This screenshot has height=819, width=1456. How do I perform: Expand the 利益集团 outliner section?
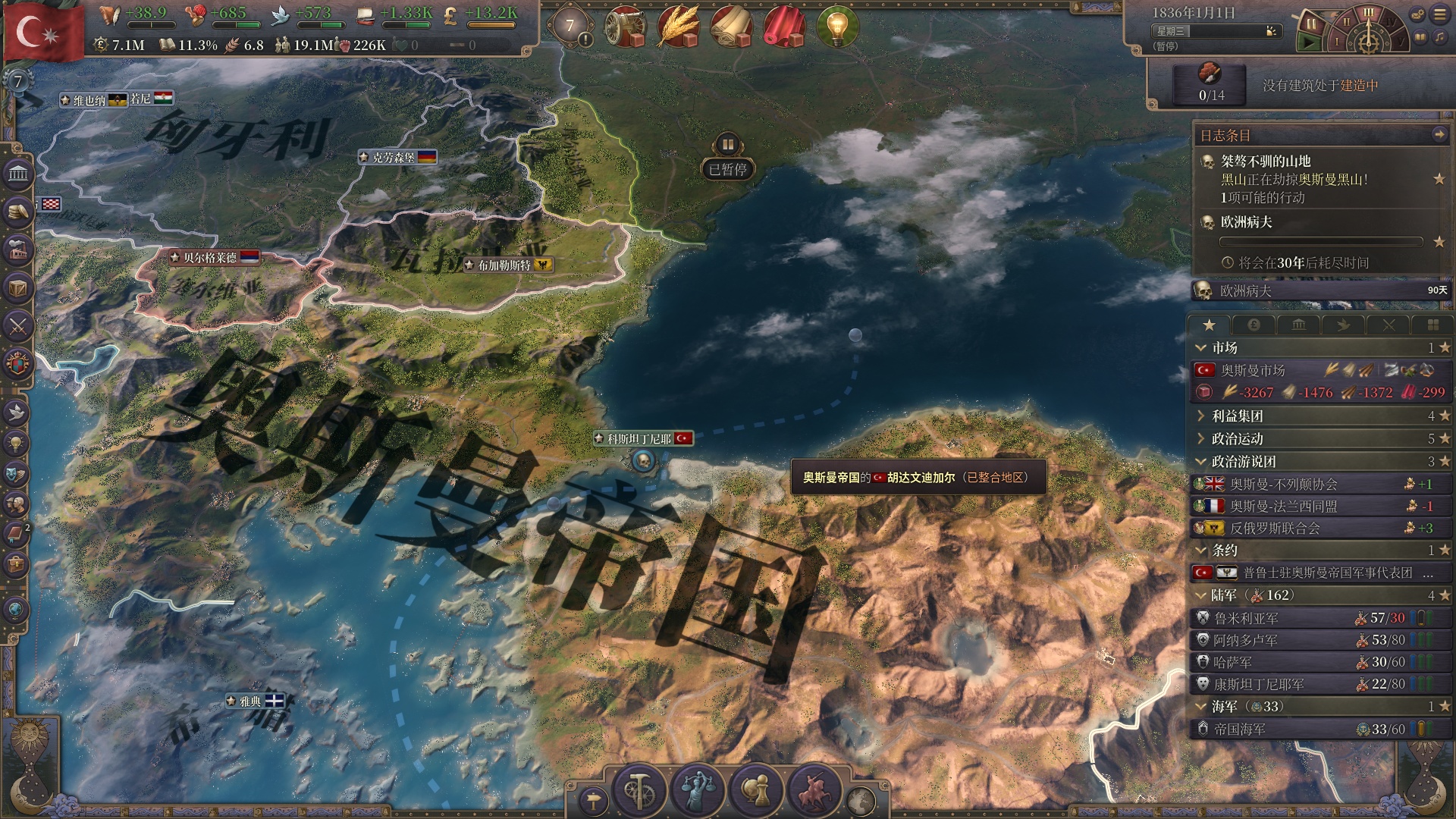[x=1238, y=416]
